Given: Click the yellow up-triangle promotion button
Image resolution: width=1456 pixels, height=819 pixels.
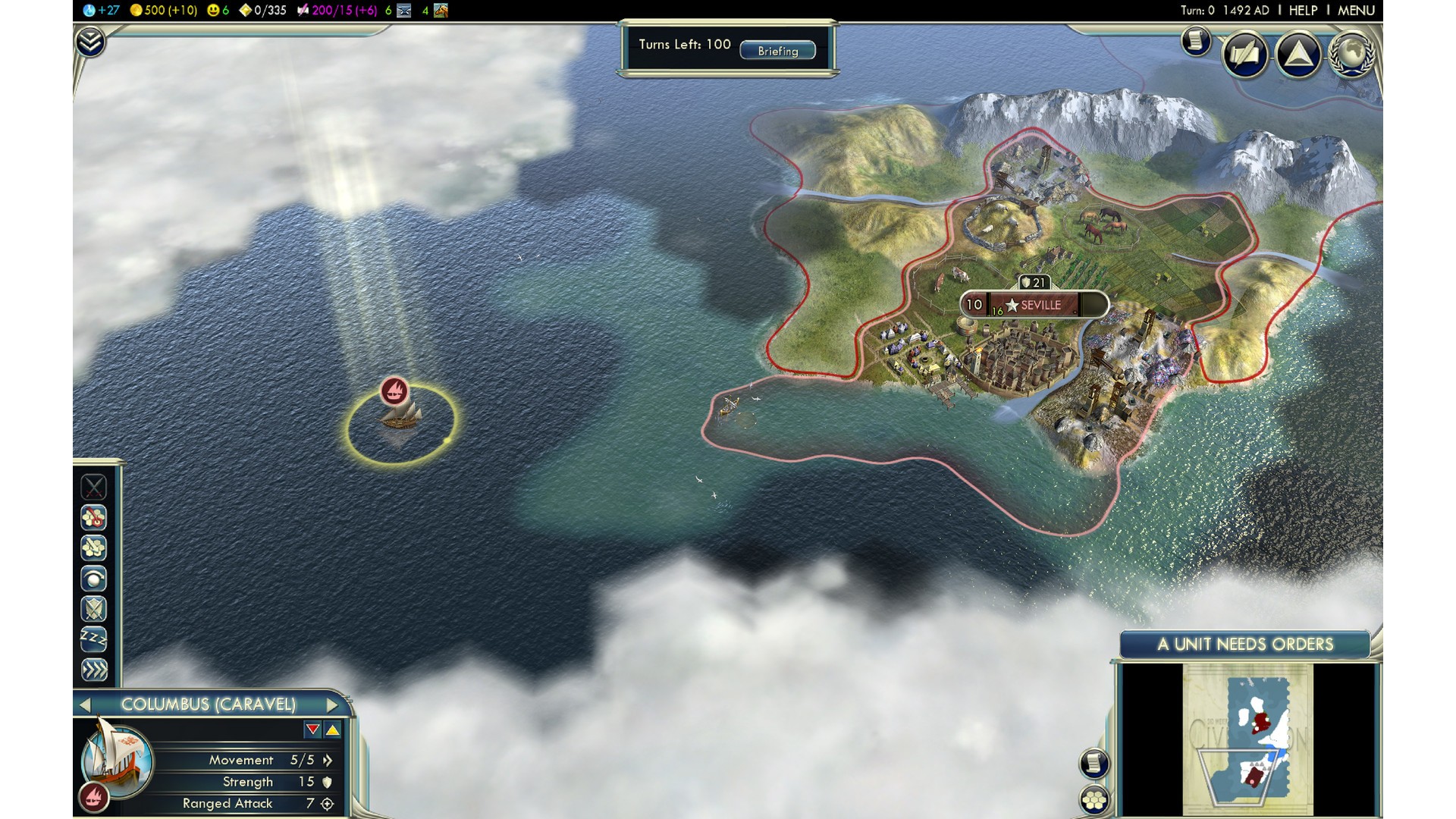Looking at the screenshot, I should pos(333,730).
